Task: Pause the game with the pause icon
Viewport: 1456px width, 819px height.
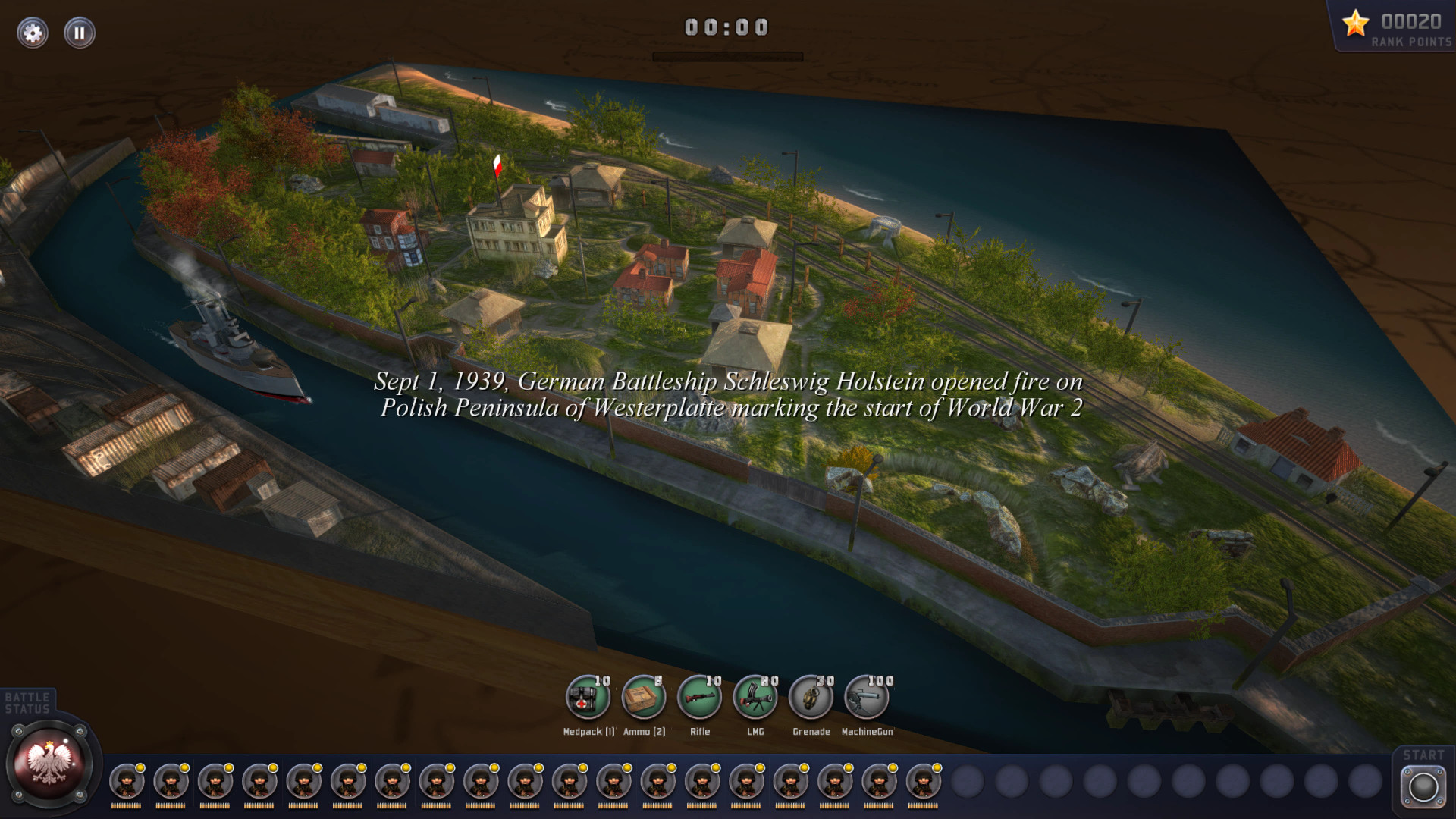Action: coord(79,33)
